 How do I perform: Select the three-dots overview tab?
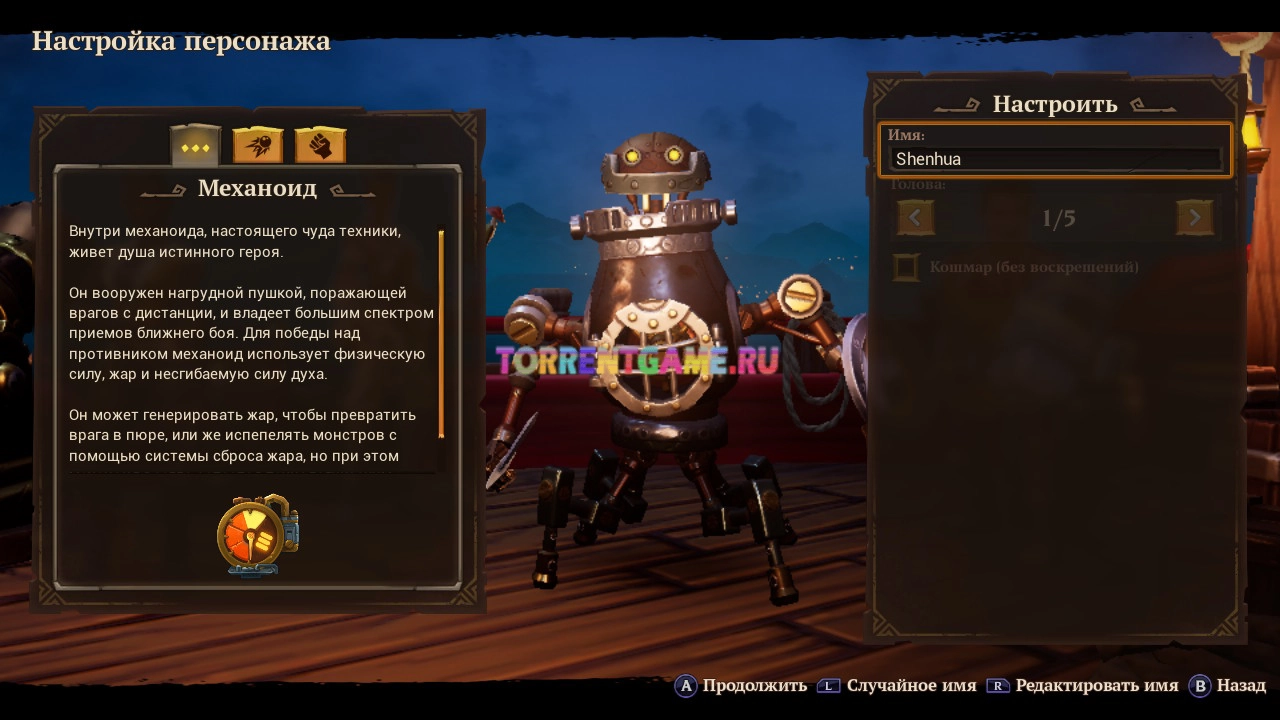(196, 146)
